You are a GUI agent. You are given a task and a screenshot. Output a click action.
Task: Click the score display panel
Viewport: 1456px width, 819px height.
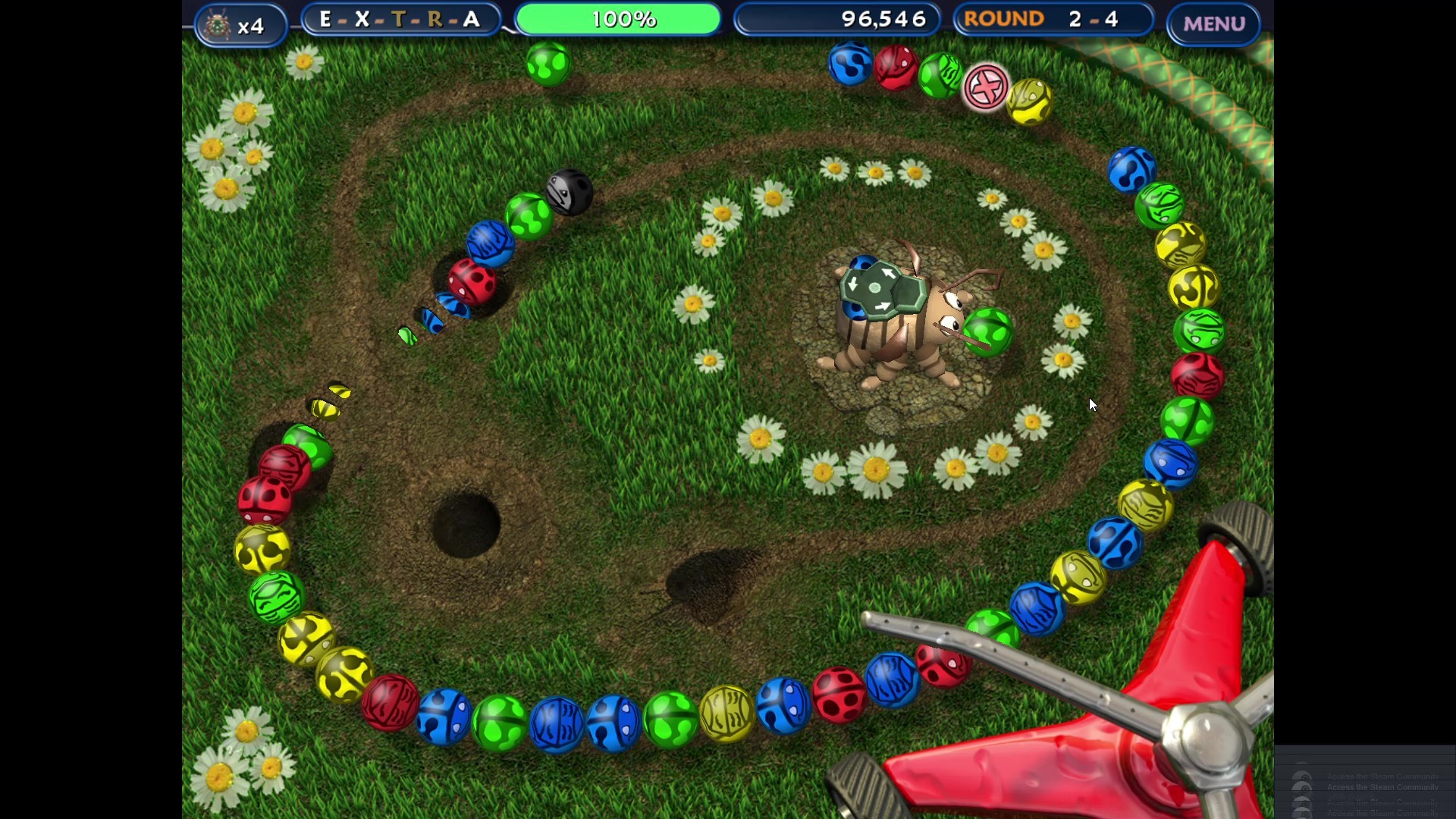tap(838, 19)
